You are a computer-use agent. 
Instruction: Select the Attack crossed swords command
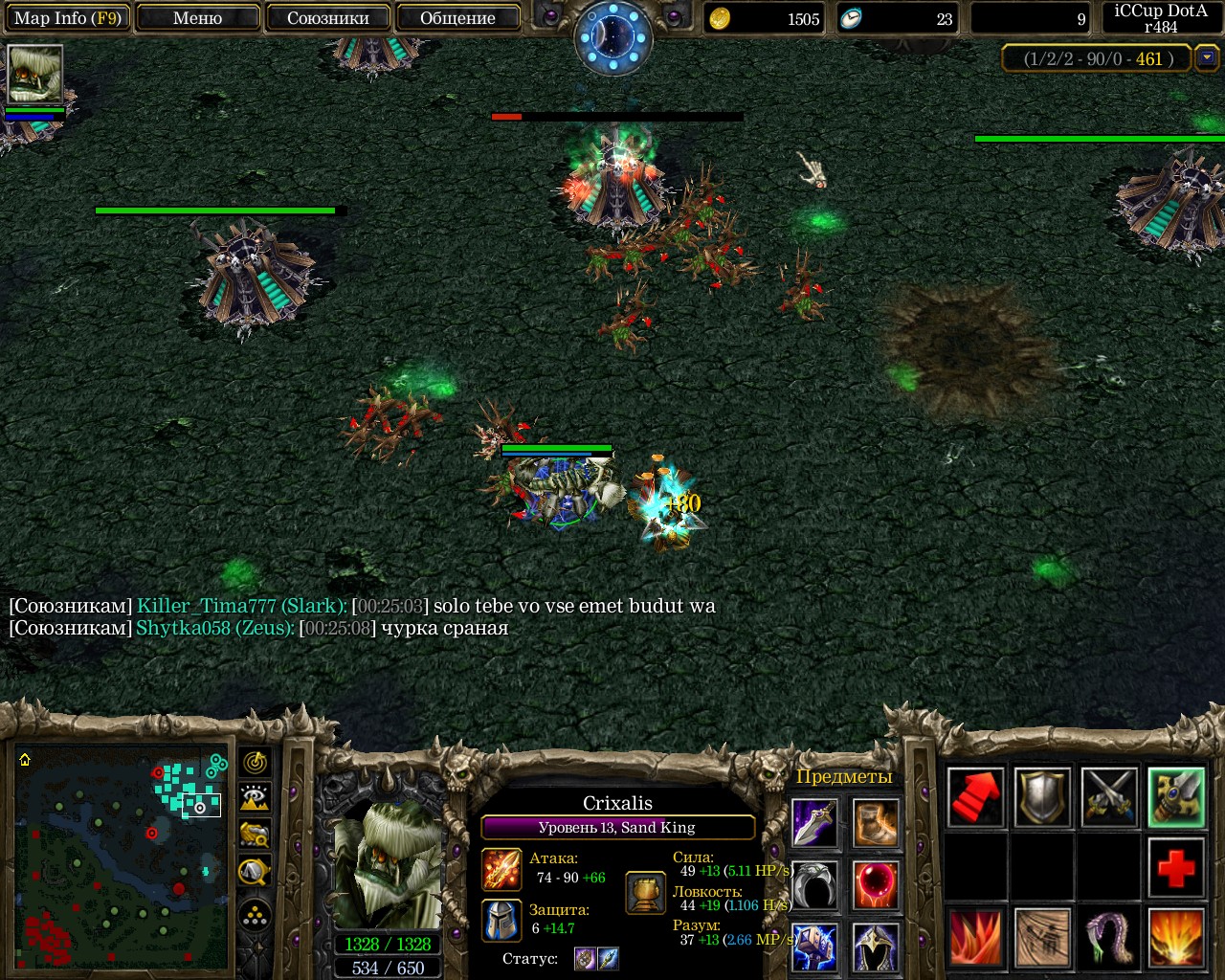click(1109, 797)
